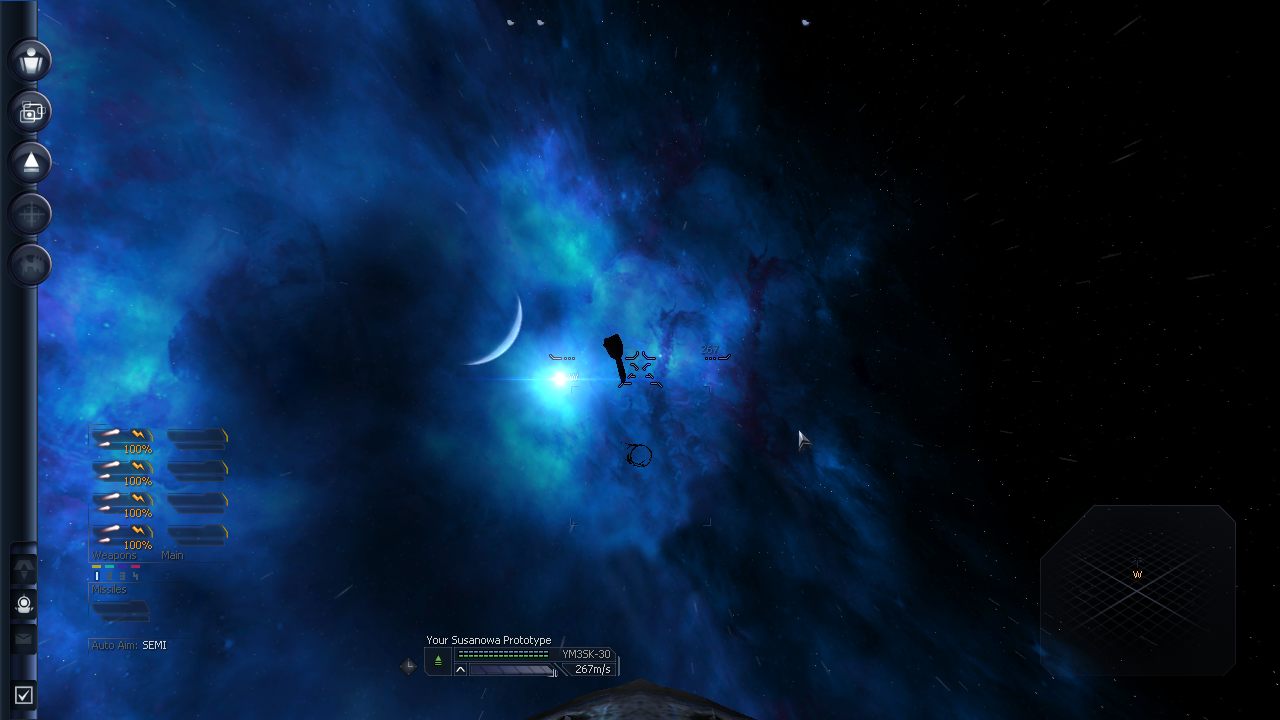
Task: Open the envelope messages icon
Action: coord(24,638)
